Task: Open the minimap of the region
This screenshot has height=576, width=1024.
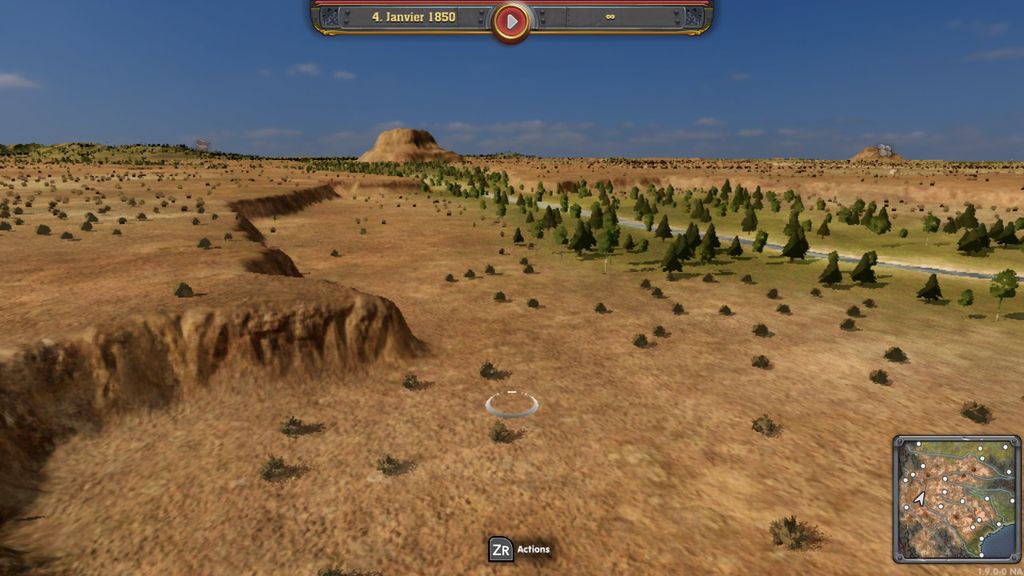Action: point(956,498)
